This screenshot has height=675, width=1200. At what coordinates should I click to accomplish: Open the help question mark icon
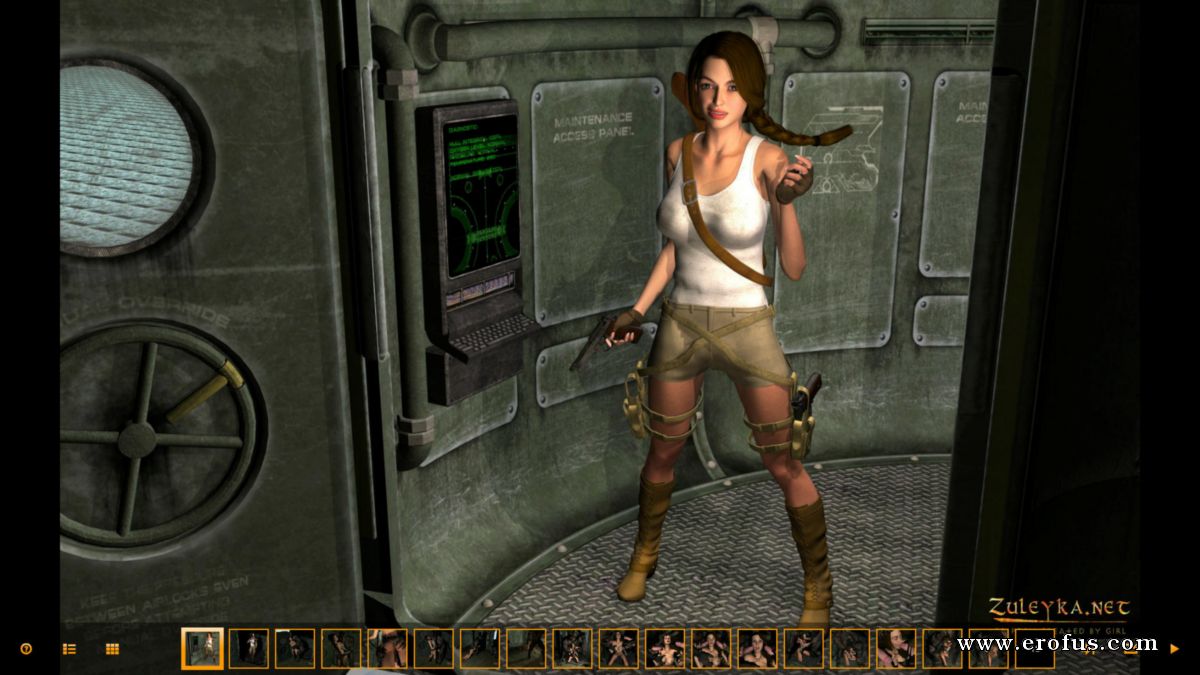tap(26, 648)
